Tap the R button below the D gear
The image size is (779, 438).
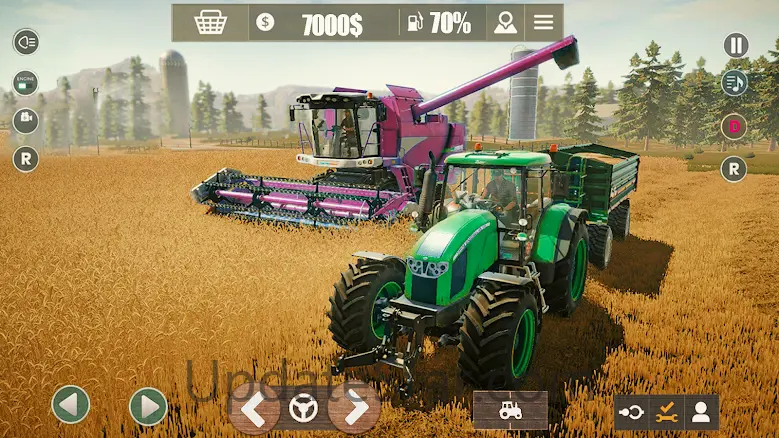(x=735, y=169)
